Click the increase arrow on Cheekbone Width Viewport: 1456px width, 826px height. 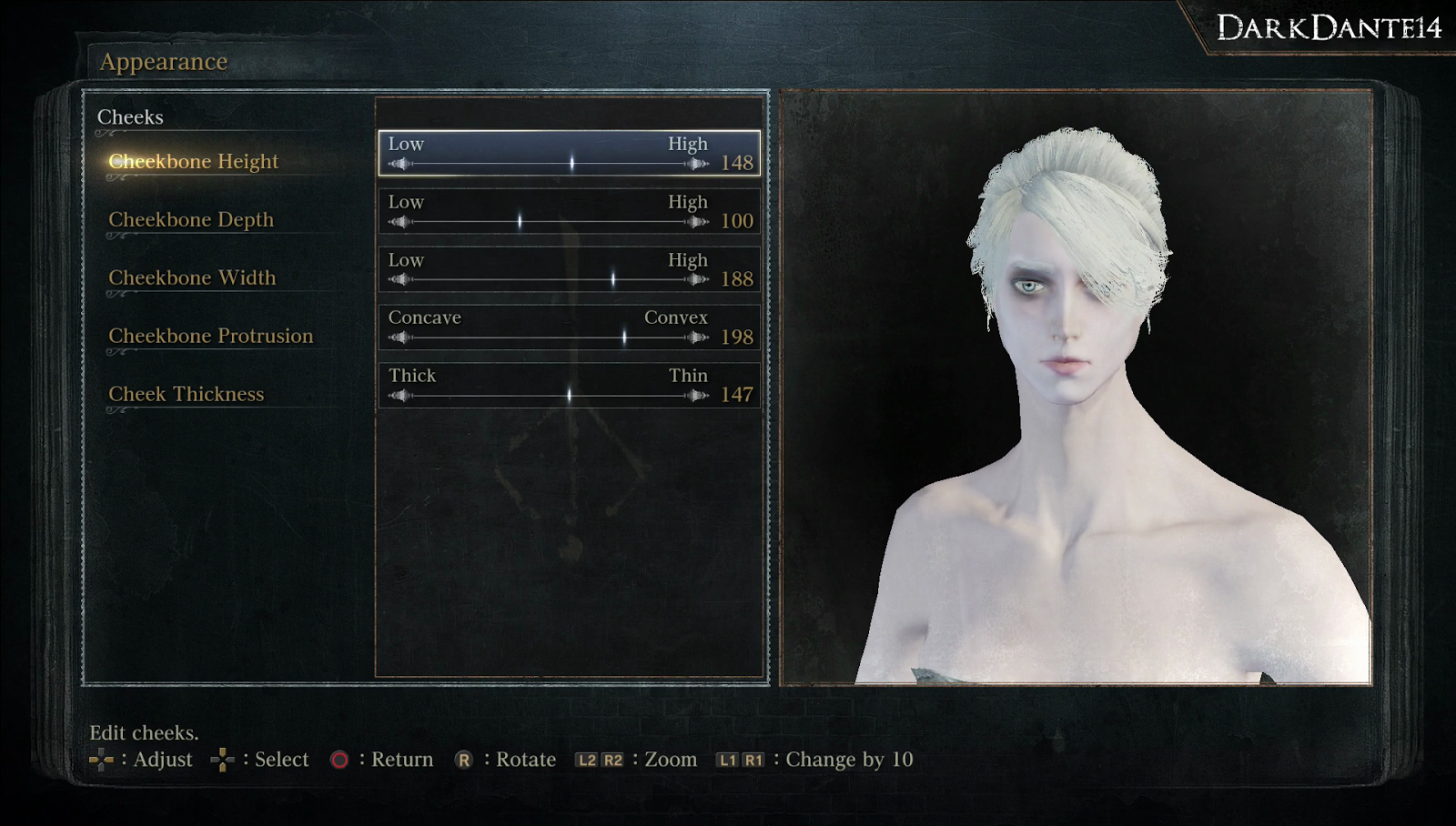(697, 280)
